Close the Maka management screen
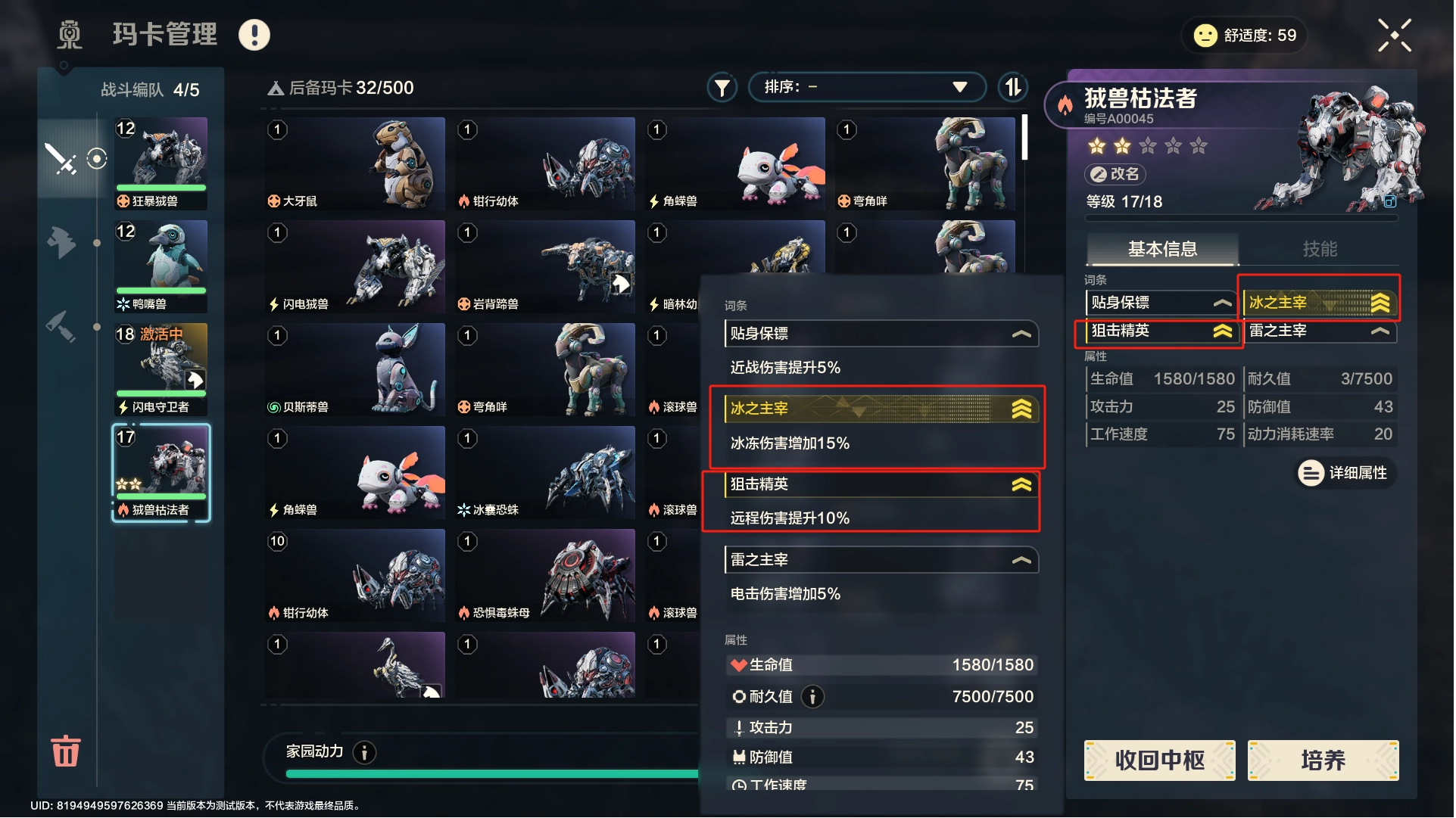 pos(1394,36)
